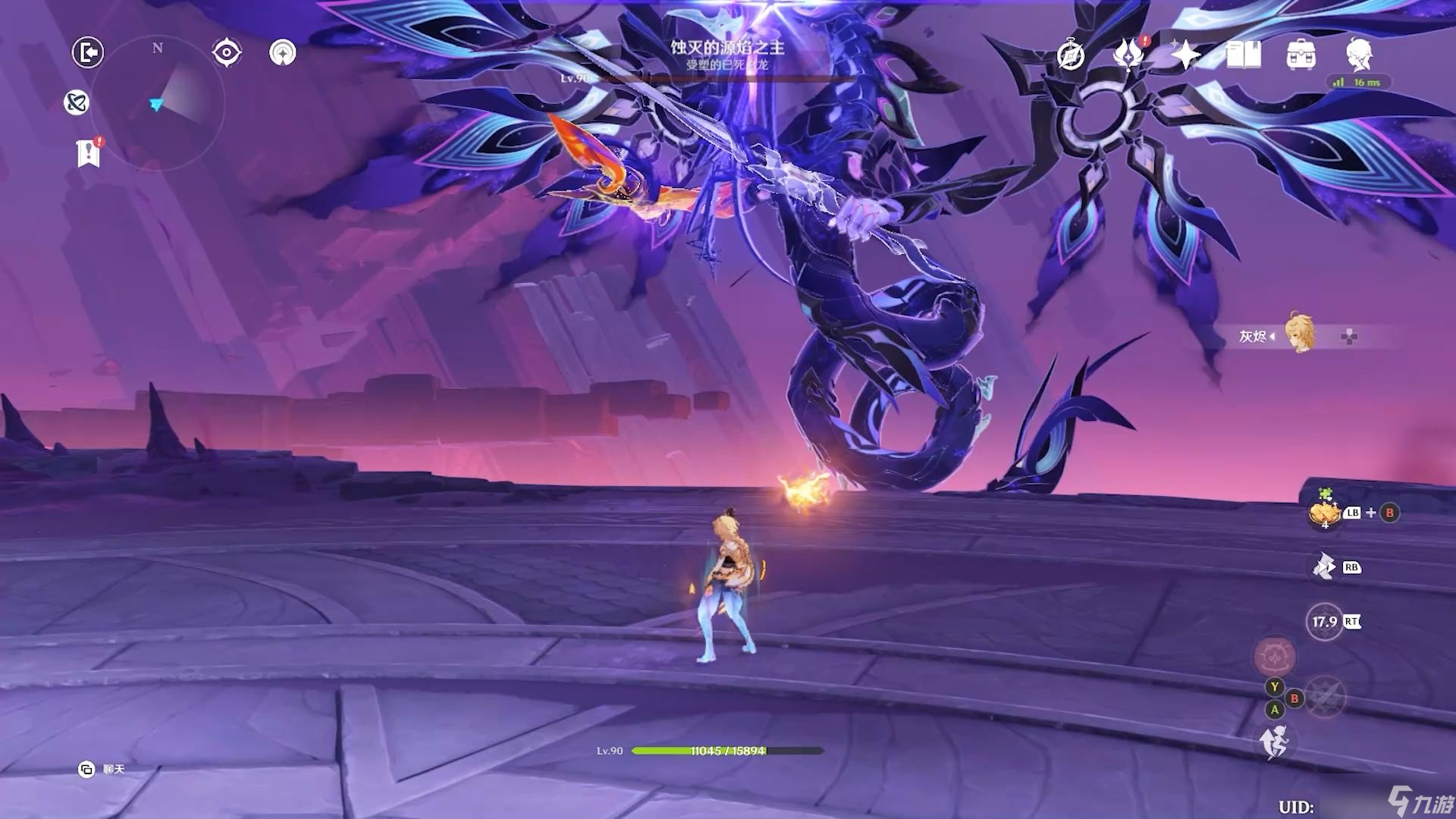Activate the elemental skill icon
The image size is (1456, 819).
[1324, 566]
